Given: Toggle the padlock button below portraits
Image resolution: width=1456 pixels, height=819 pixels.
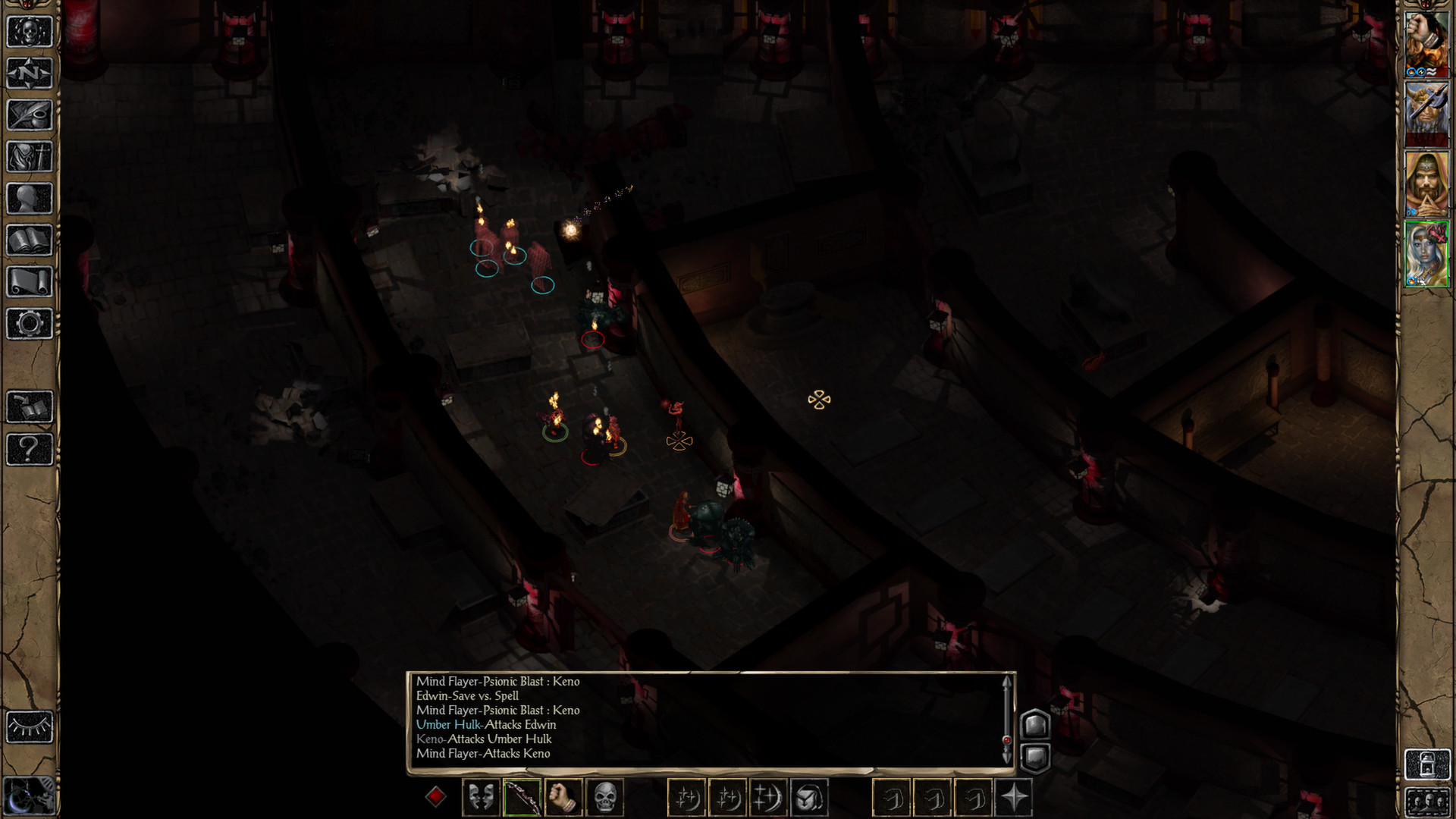Looking at the screenshot, I should coord(1426,764).
